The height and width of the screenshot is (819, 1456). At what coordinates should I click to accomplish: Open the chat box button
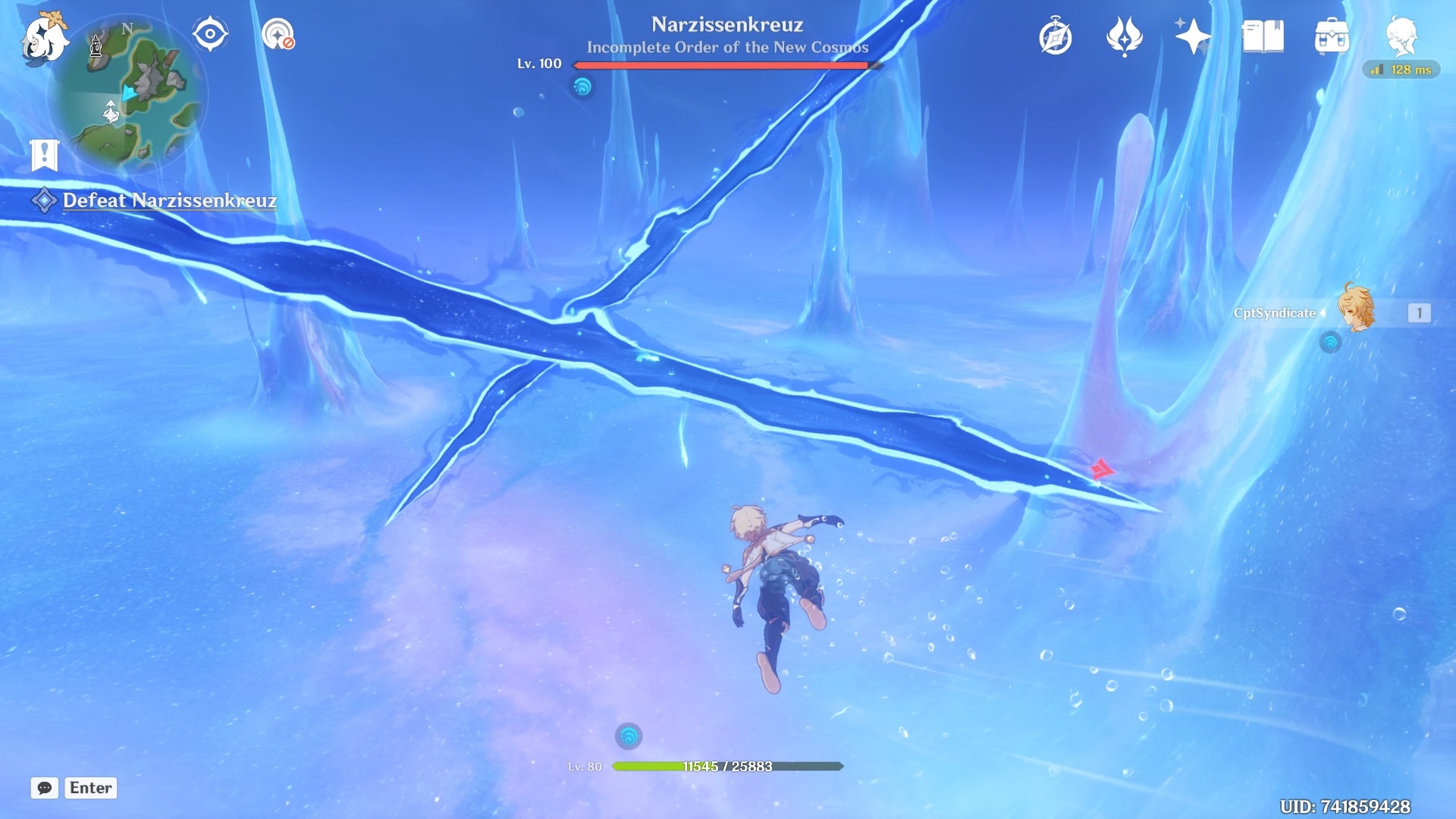tap(45, 788)
